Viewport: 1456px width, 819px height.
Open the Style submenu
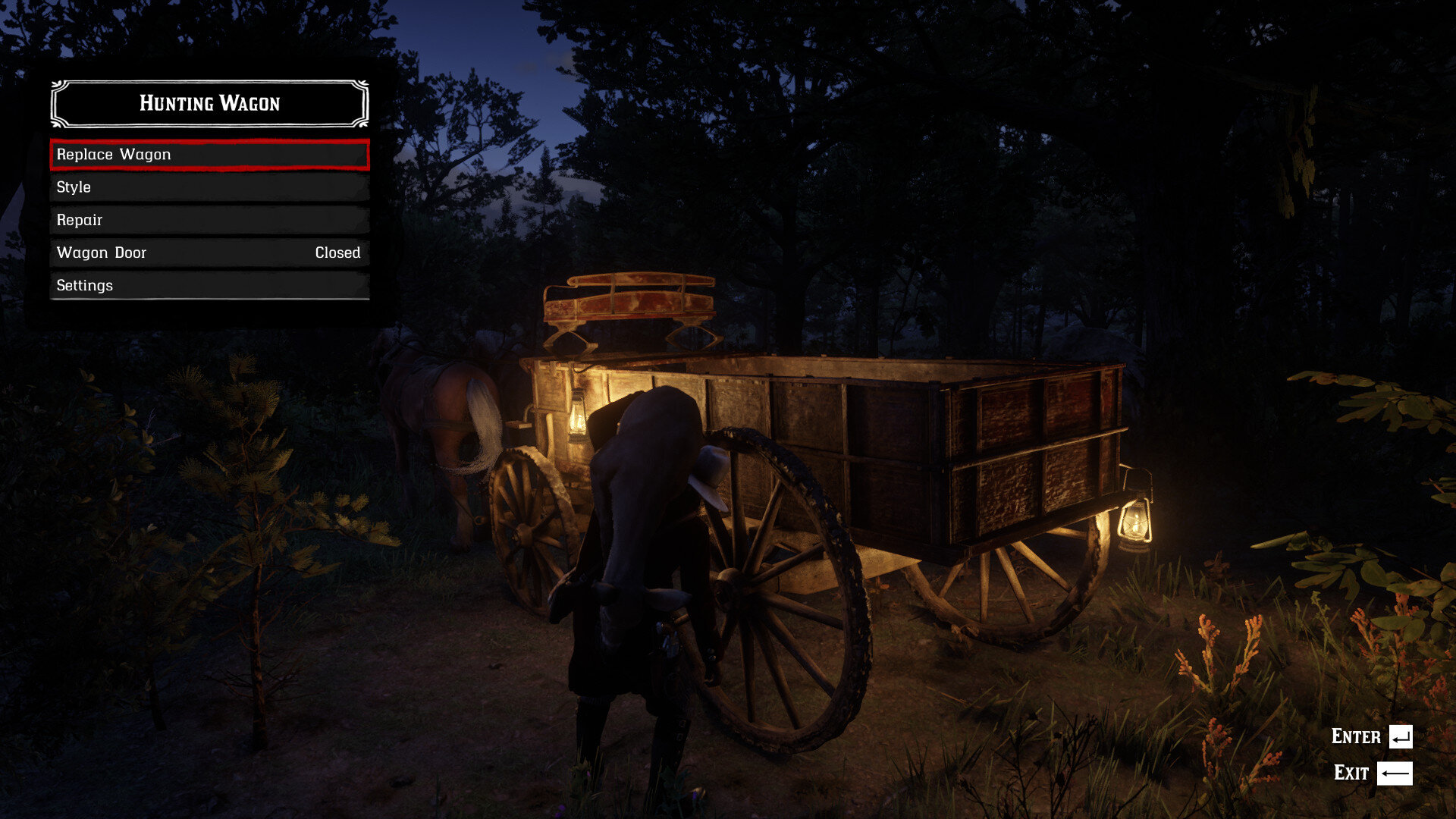[x=209, y=187]
